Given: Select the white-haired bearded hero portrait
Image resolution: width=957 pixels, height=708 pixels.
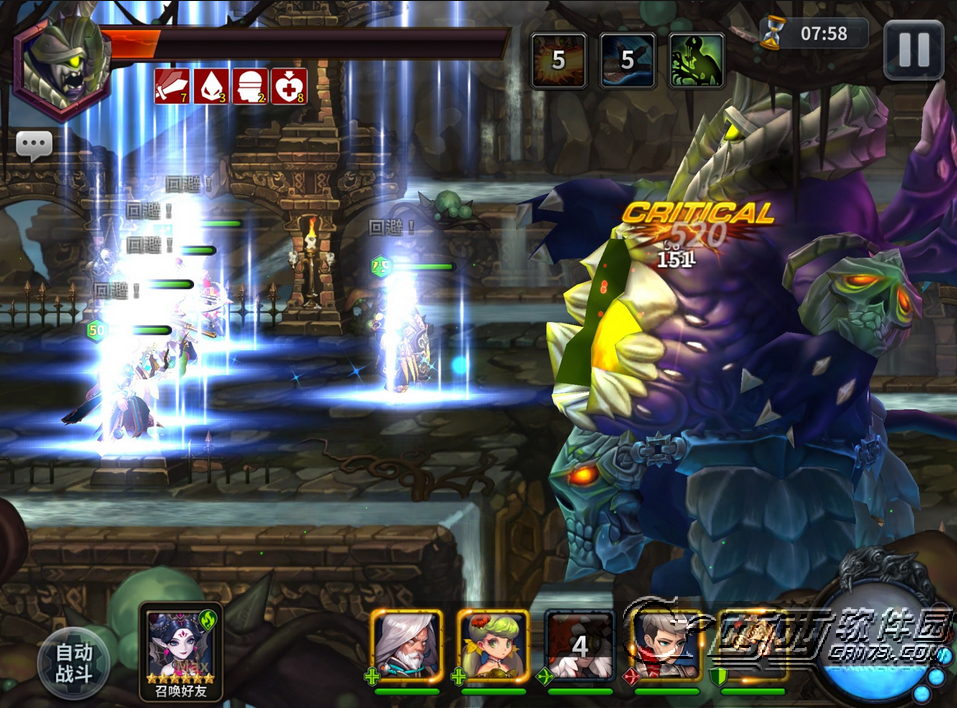Looking at the screenshot, I should tap(406, 645).
